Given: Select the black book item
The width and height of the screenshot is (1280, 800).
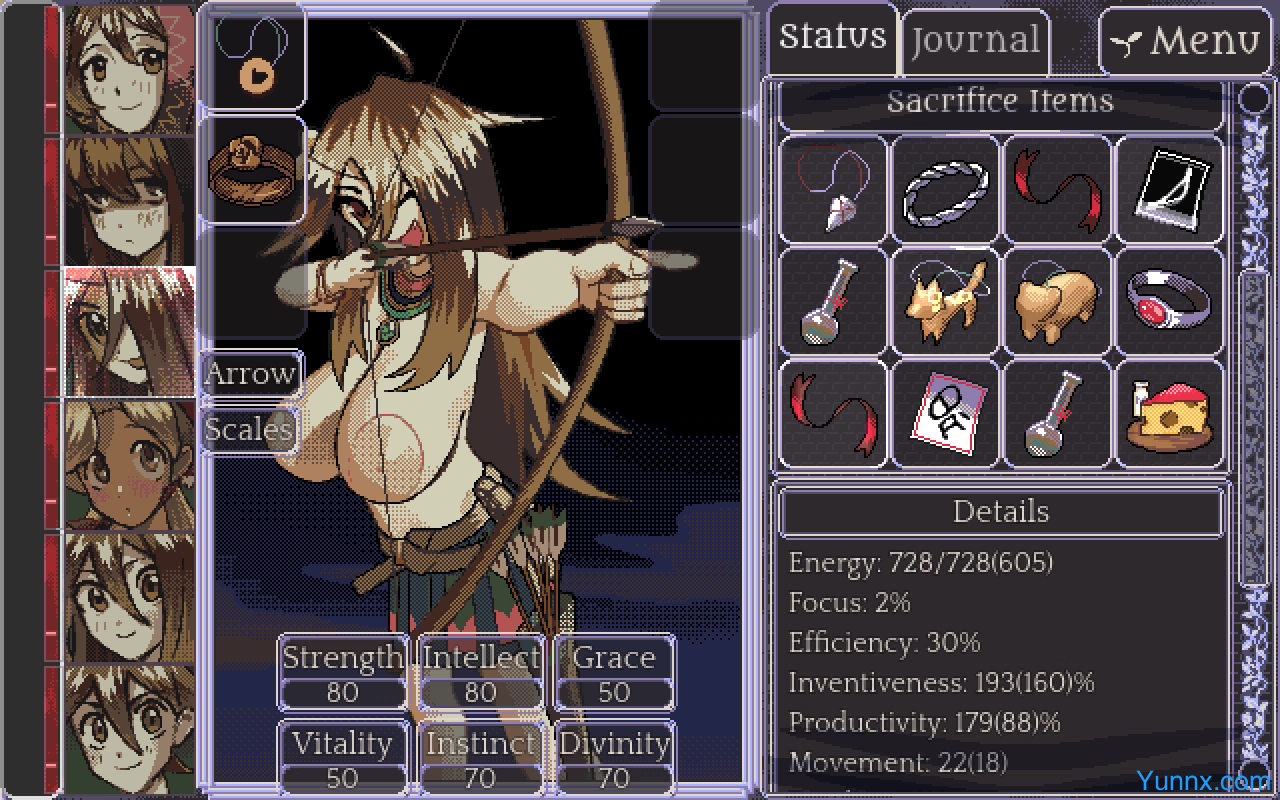Looking at the screenshot, I should (1169, 191).
